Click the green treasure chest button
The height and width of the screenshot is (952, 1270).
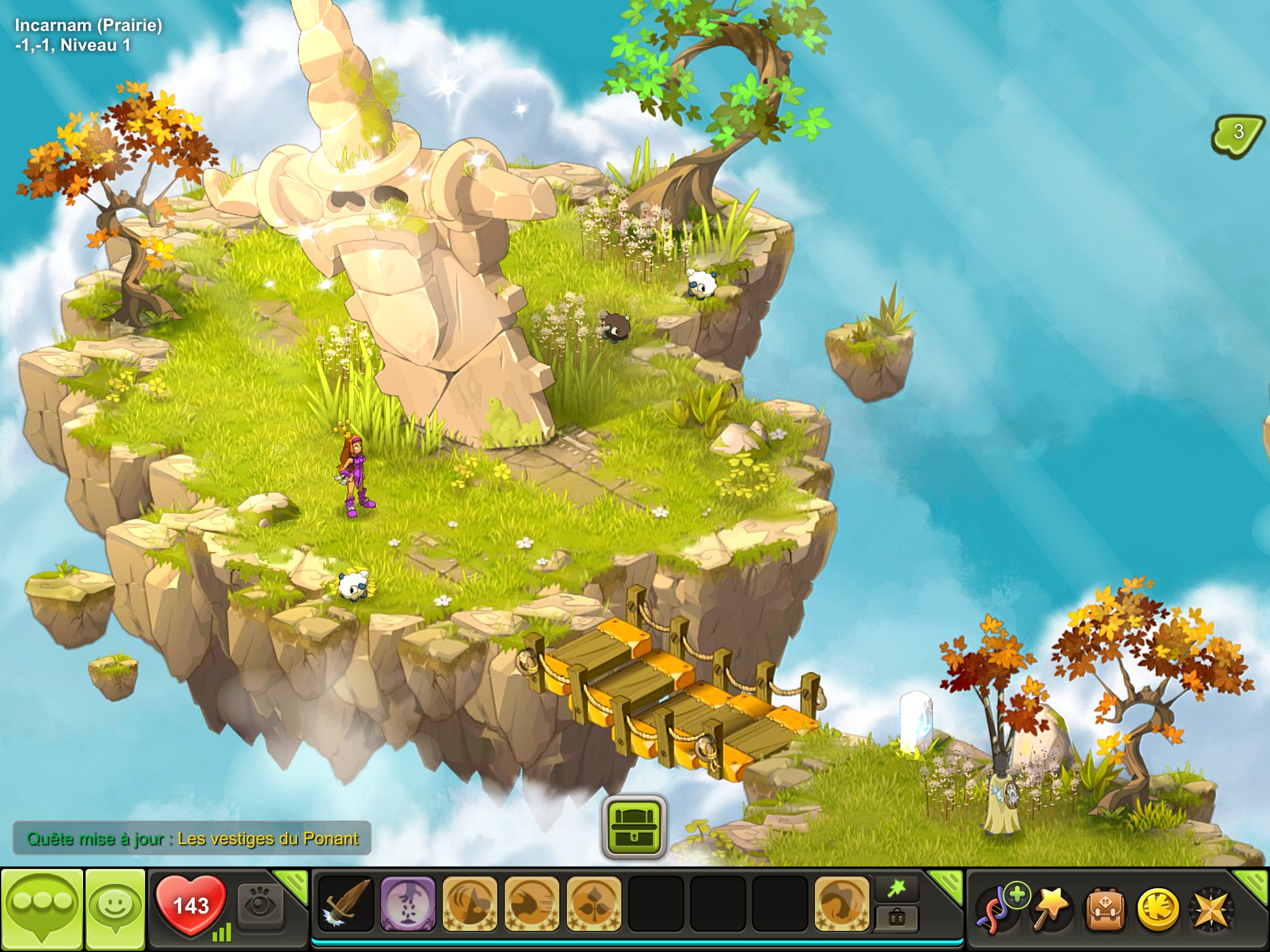pyautogui.click(x=634, y=827)
